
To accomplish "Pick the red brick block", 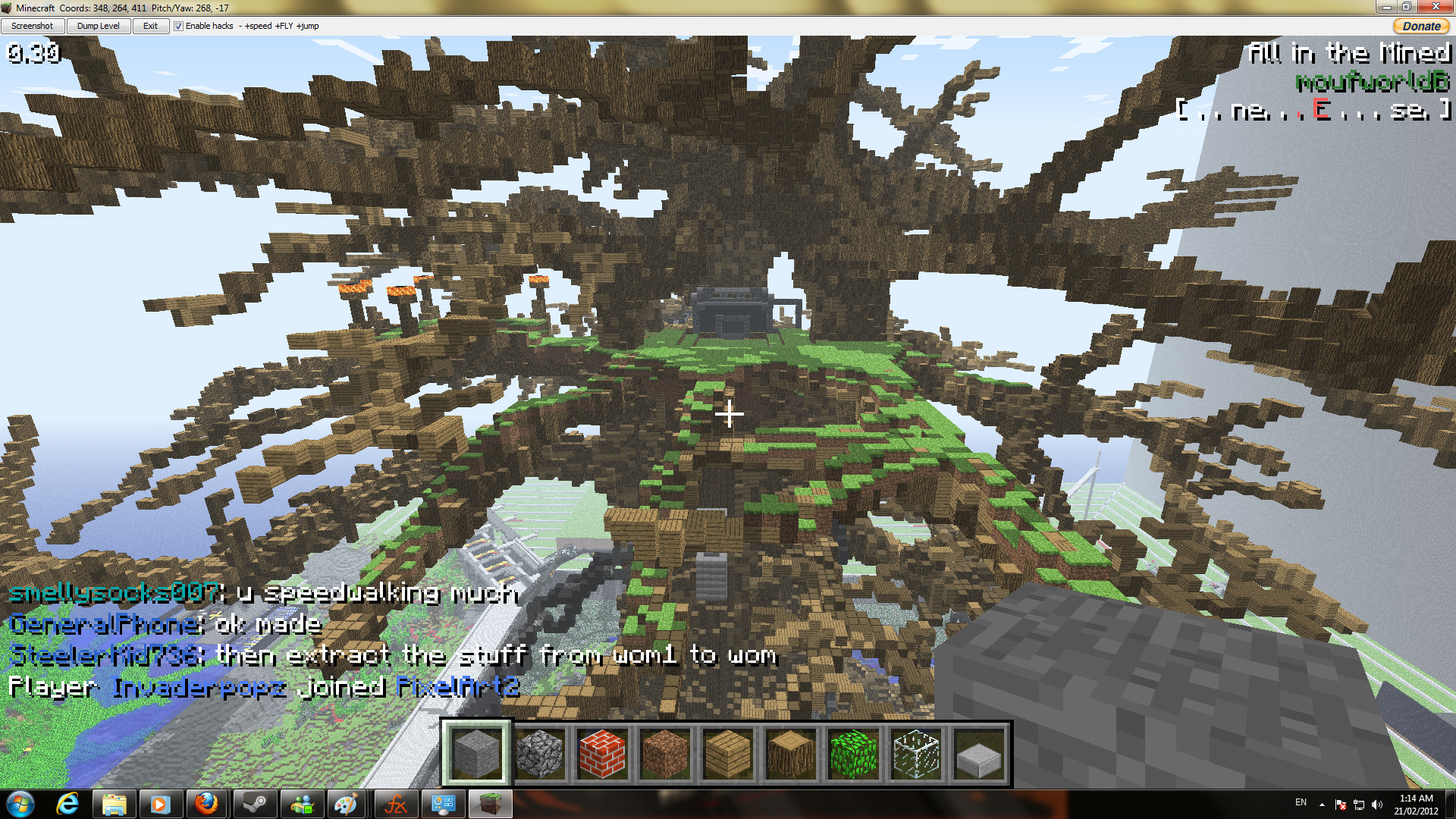I will click(x=604, y=753).
